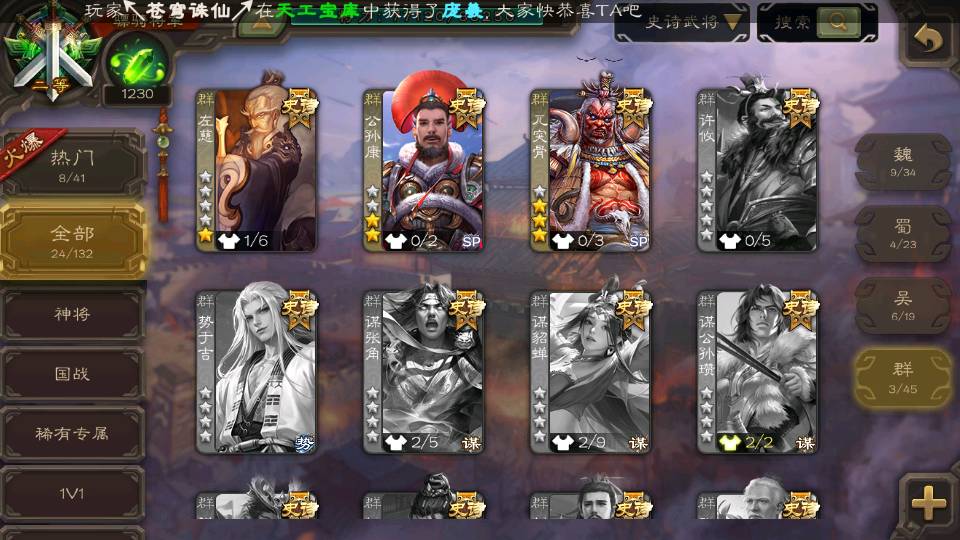Viewport: 960px width, 540px height.
Task: Choose the 稀有专属 category tab
Action: pos(72,434)
